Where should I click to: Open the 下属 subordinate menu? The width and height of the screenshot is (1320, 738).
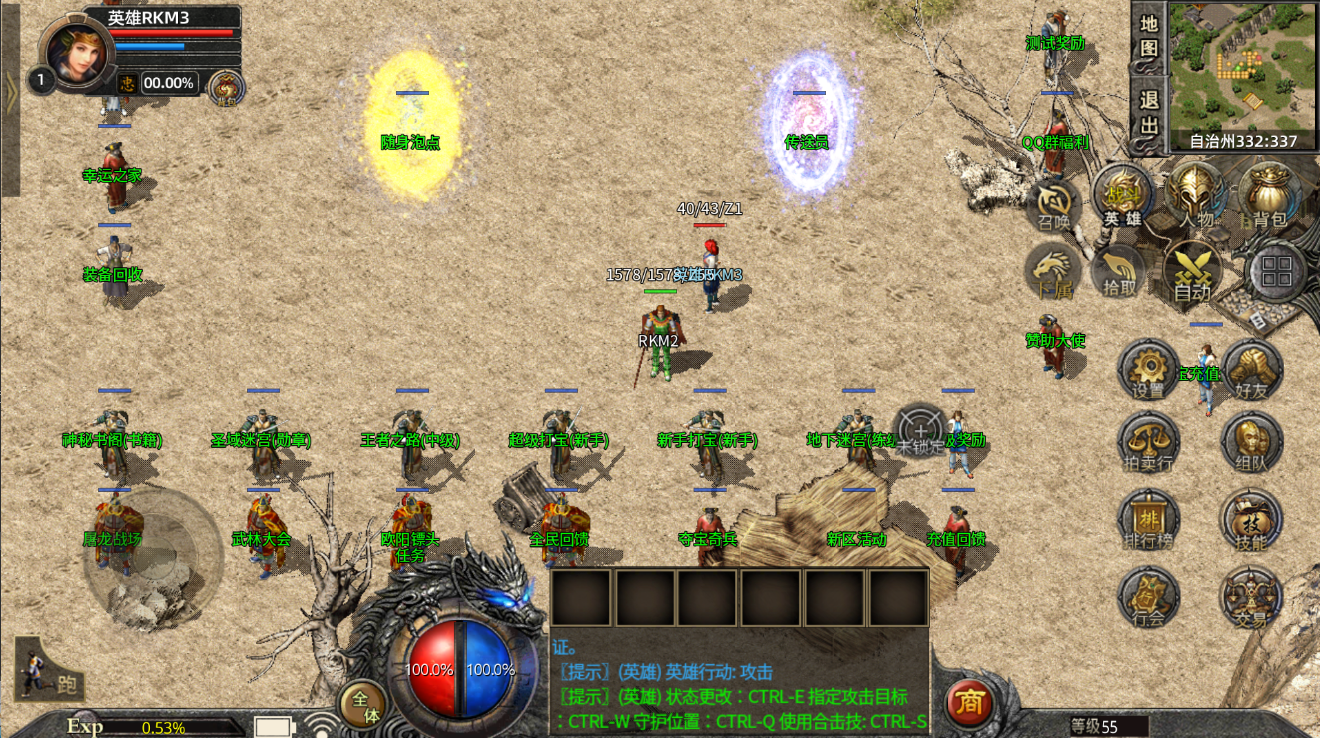click(x=1053, y=271)
